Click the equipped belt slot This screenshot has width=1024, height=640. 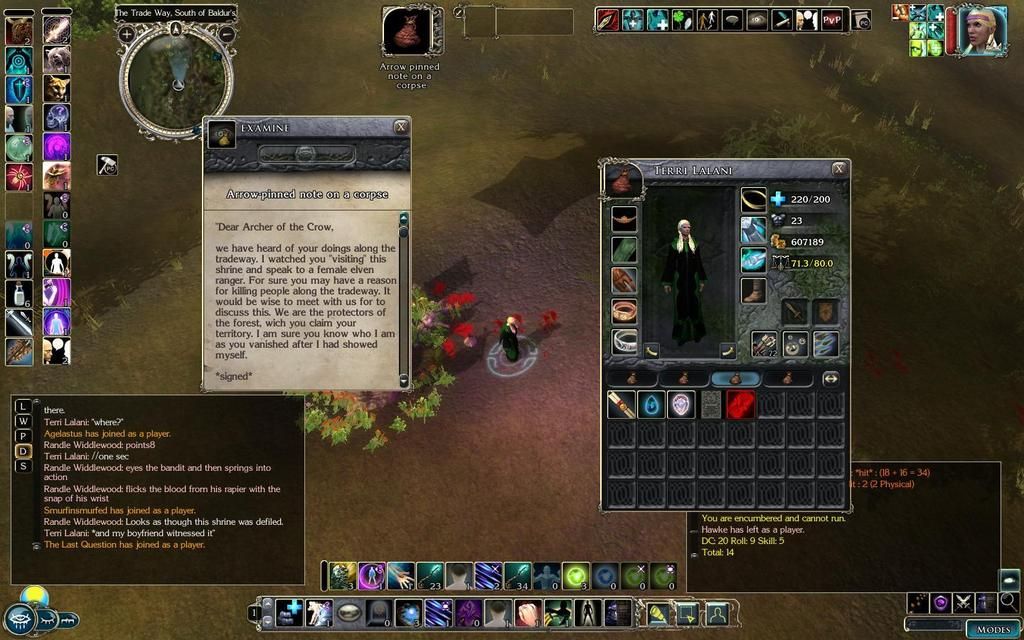tap(624, 216)
